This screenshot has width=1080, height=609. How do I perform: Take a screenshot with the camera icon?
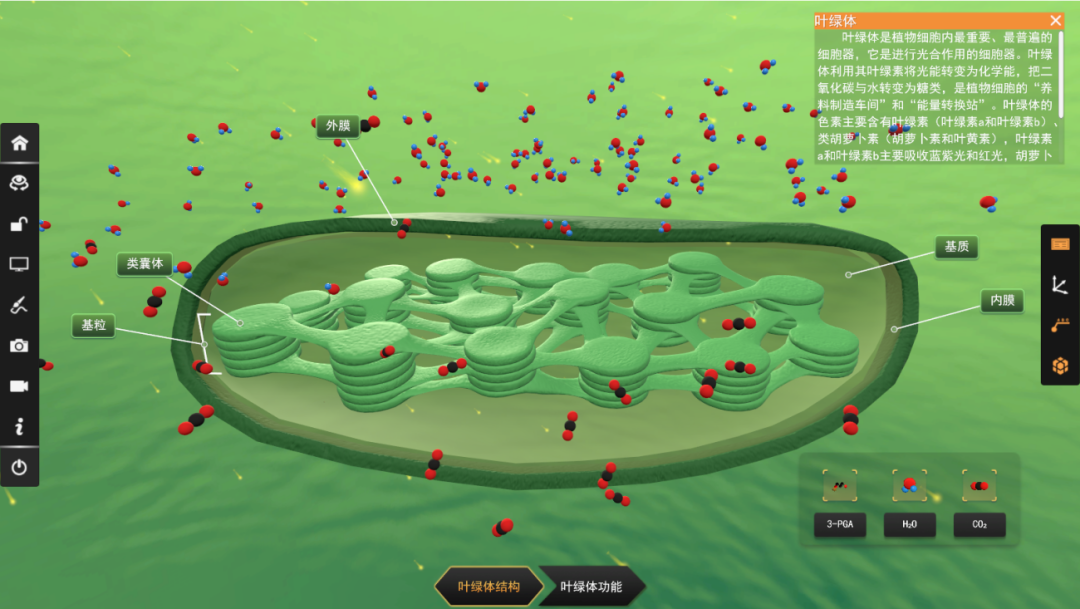[19, 346]
